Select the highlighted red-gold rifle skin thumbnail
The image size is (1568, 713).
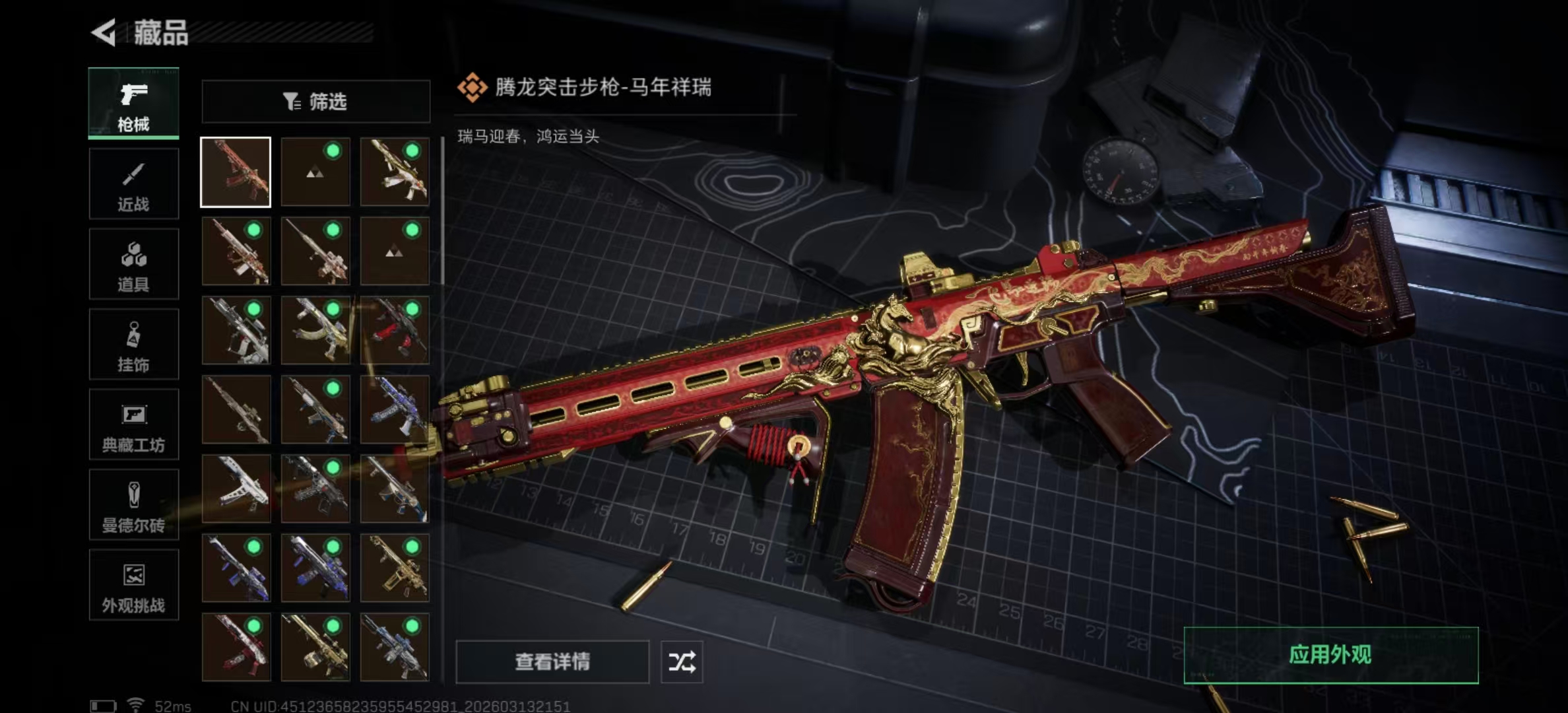(x=236, y=172)
